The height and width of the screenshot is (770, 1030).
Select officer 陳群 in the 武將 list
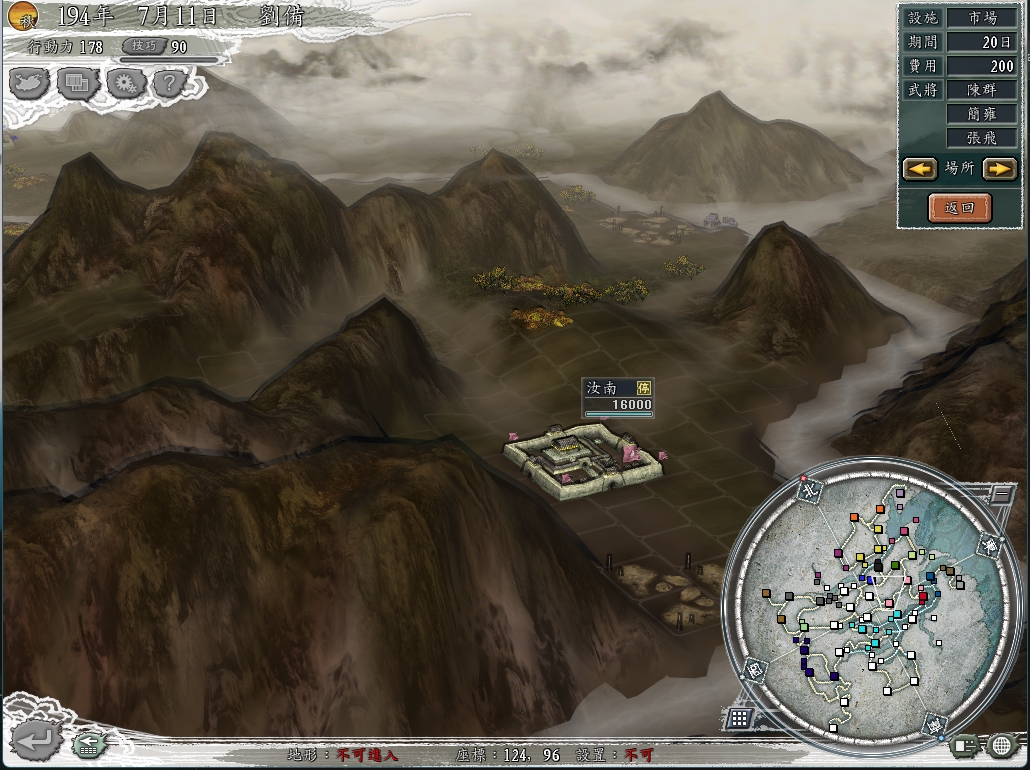click(981, 90)
